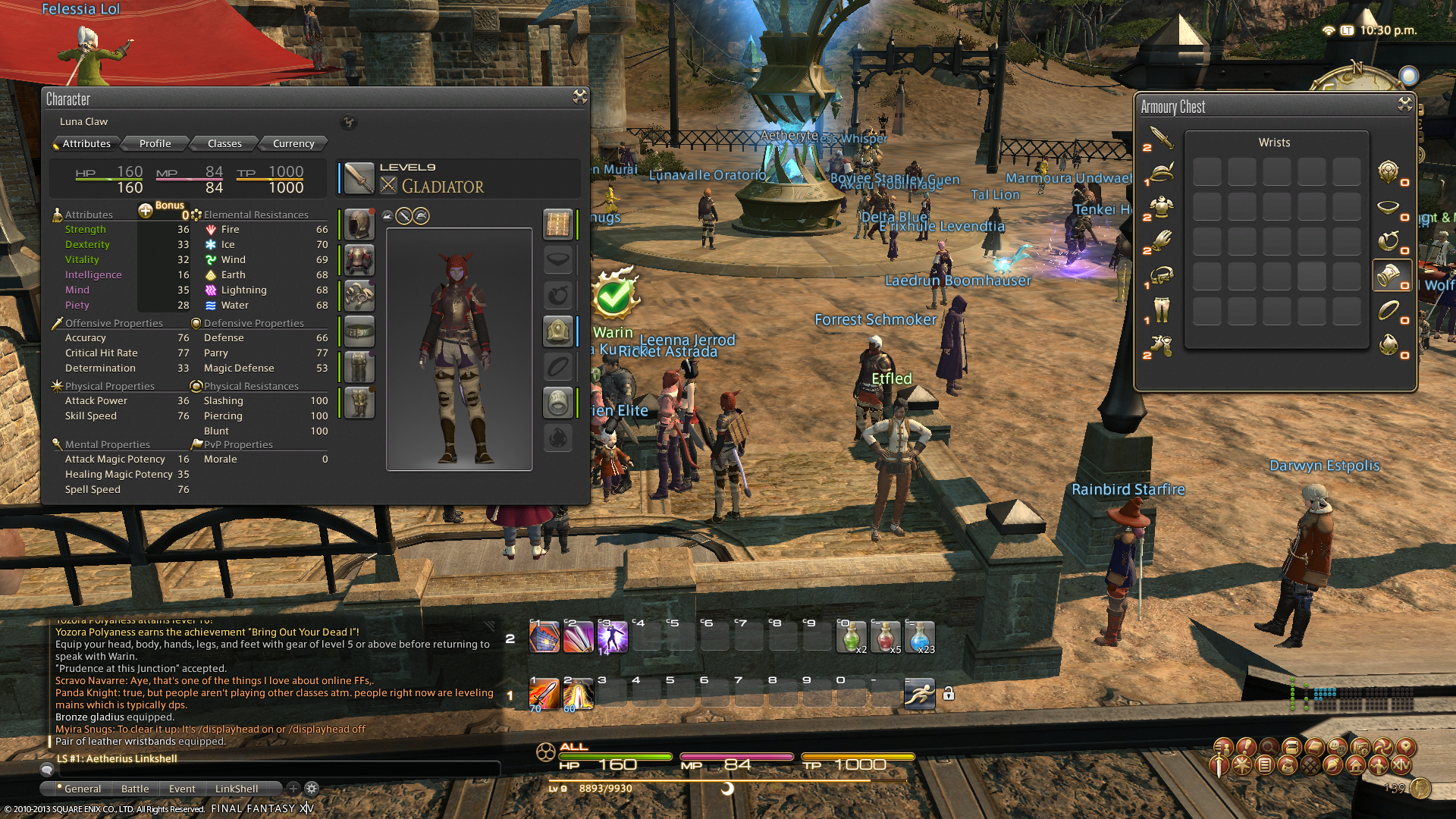Toggle the hotbar padlock

(949, 694)
